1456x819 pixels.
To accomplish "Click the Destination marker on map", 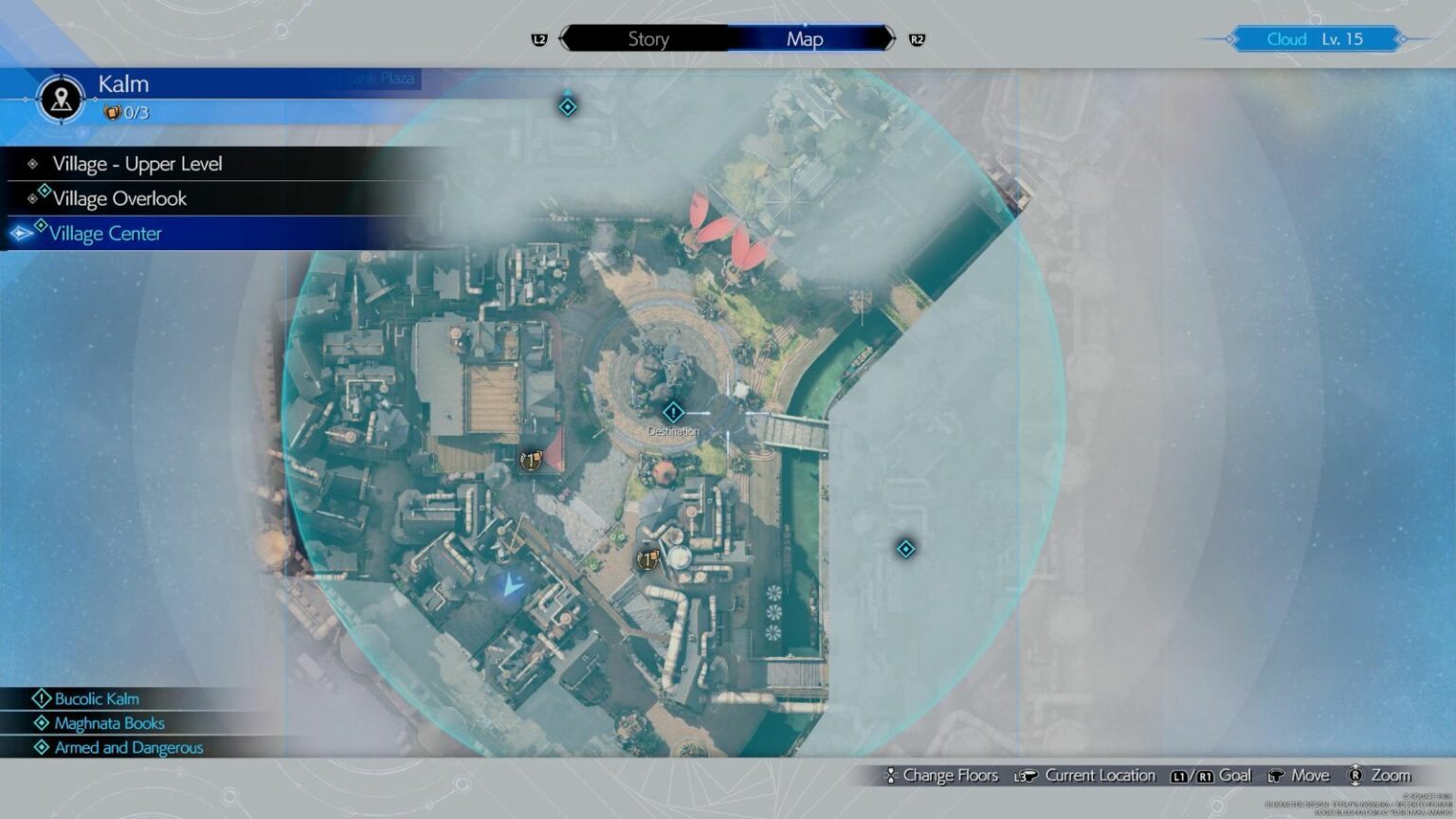I will (673, 413).
